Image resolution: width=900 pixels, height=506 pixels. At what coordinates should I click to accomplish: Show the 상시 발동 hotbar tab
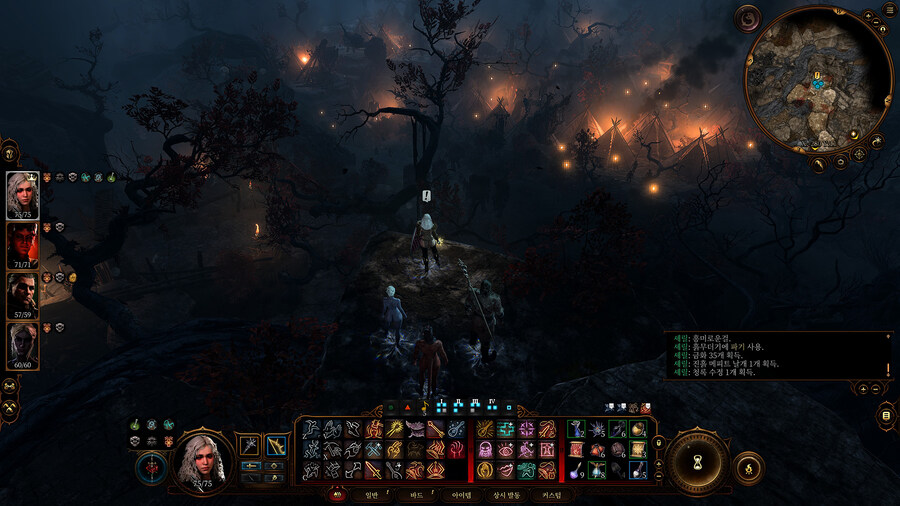click(505, 494)
